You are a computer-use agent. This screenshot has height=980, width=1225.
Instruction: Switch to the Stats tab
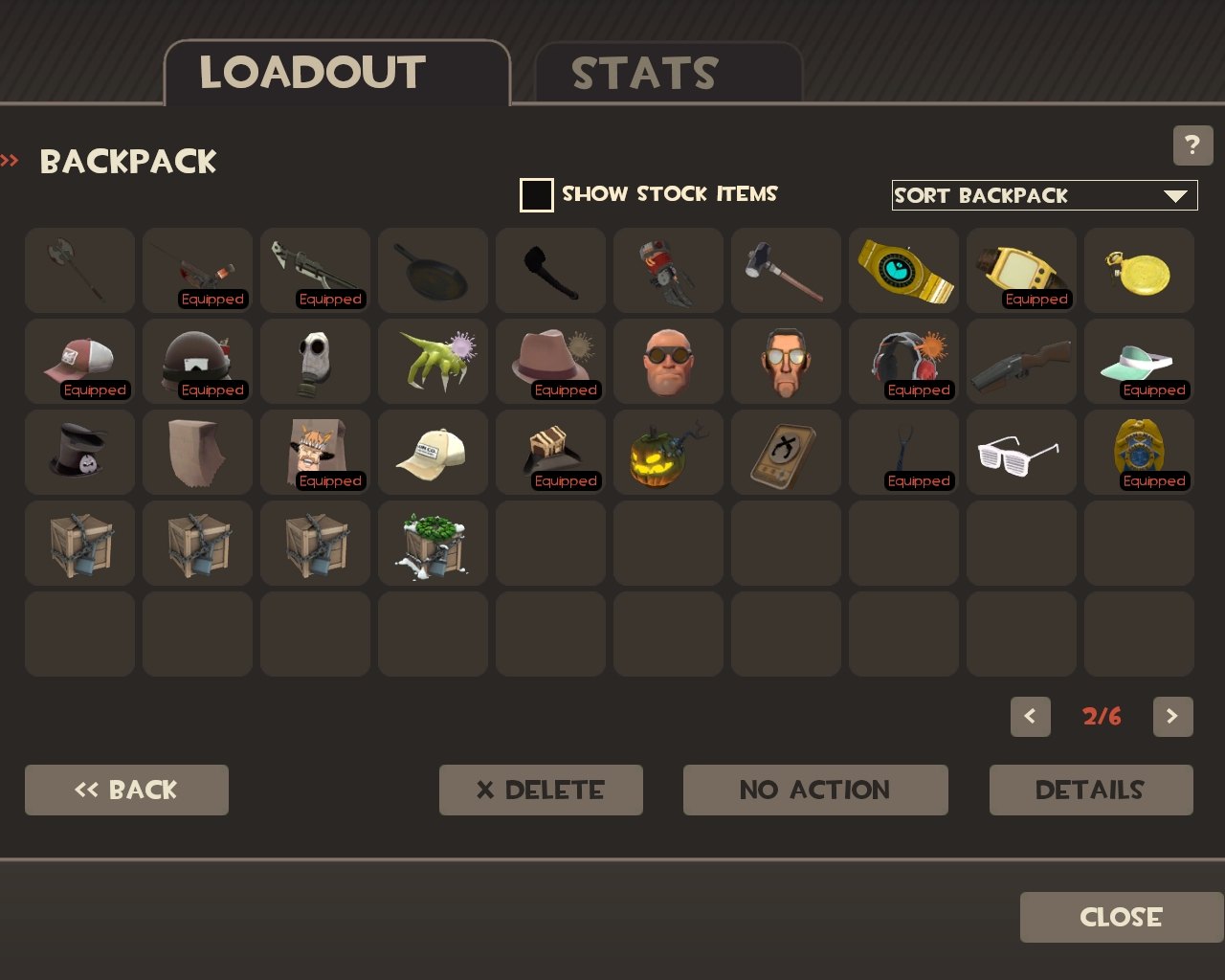667,74
